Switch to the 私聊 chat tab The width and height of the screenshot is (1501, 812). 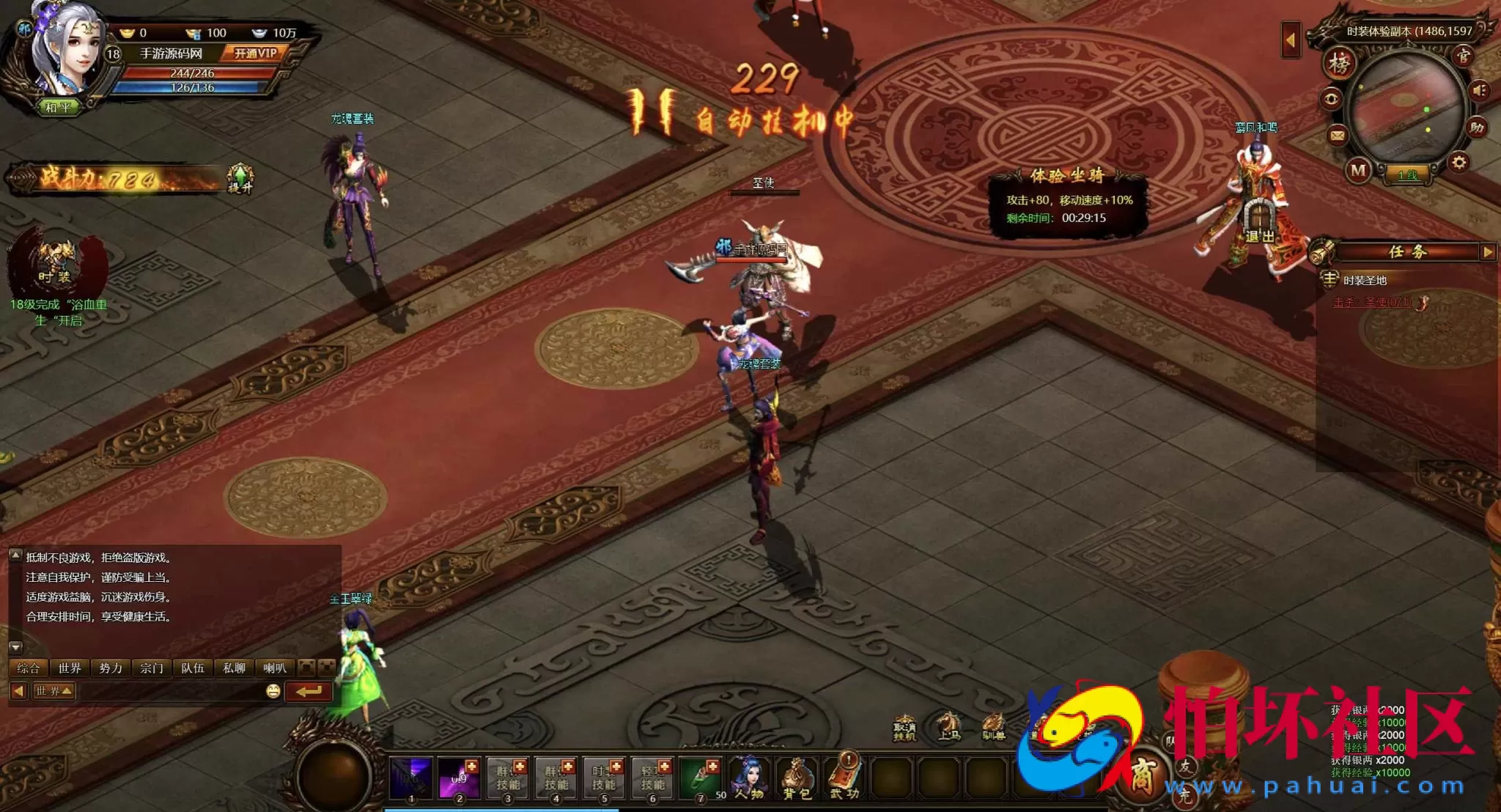tap(235, 668)
